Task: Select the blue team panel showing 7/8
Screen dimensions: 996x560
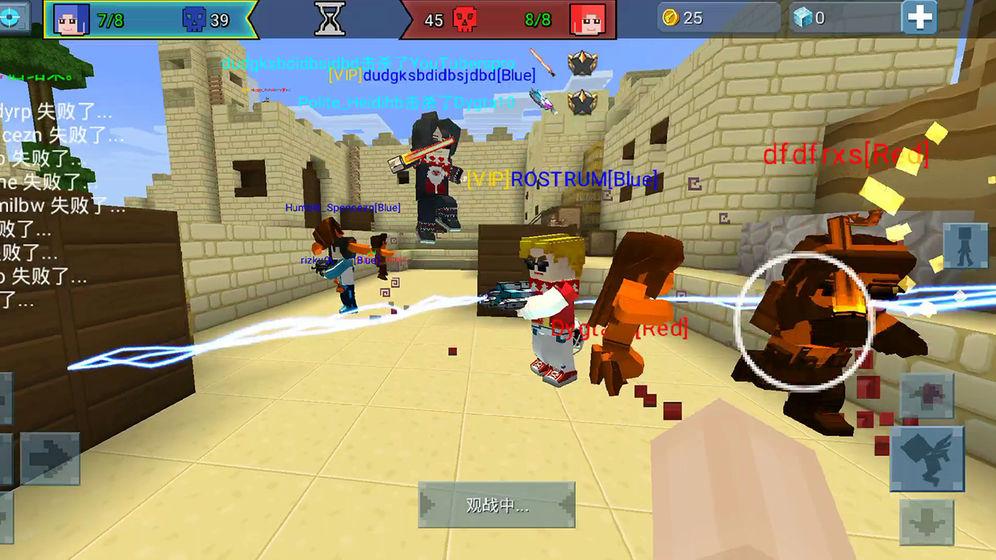Action: coord(148,19)
